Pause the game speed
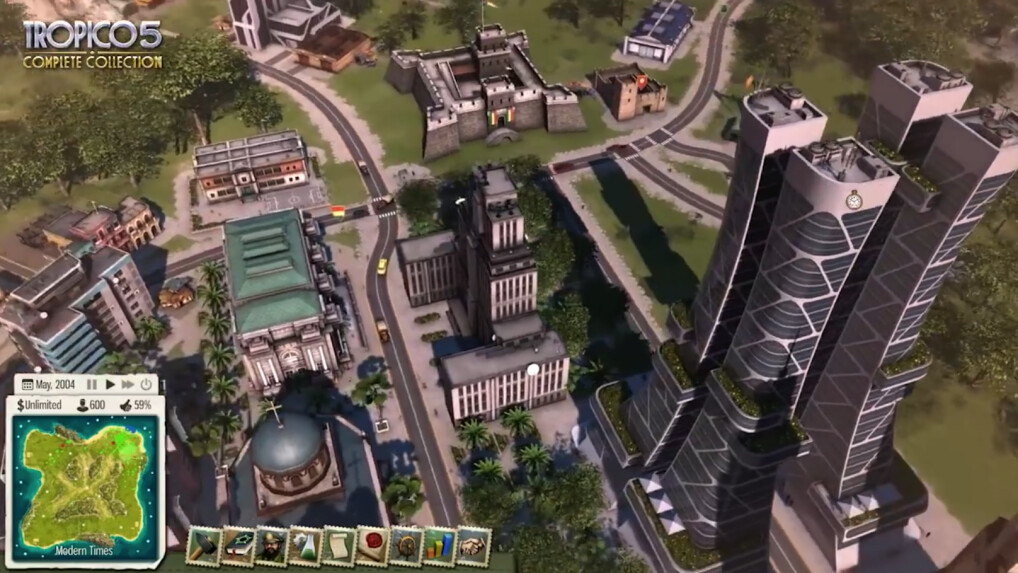1018x573 pixels. [x=92, y=384]
